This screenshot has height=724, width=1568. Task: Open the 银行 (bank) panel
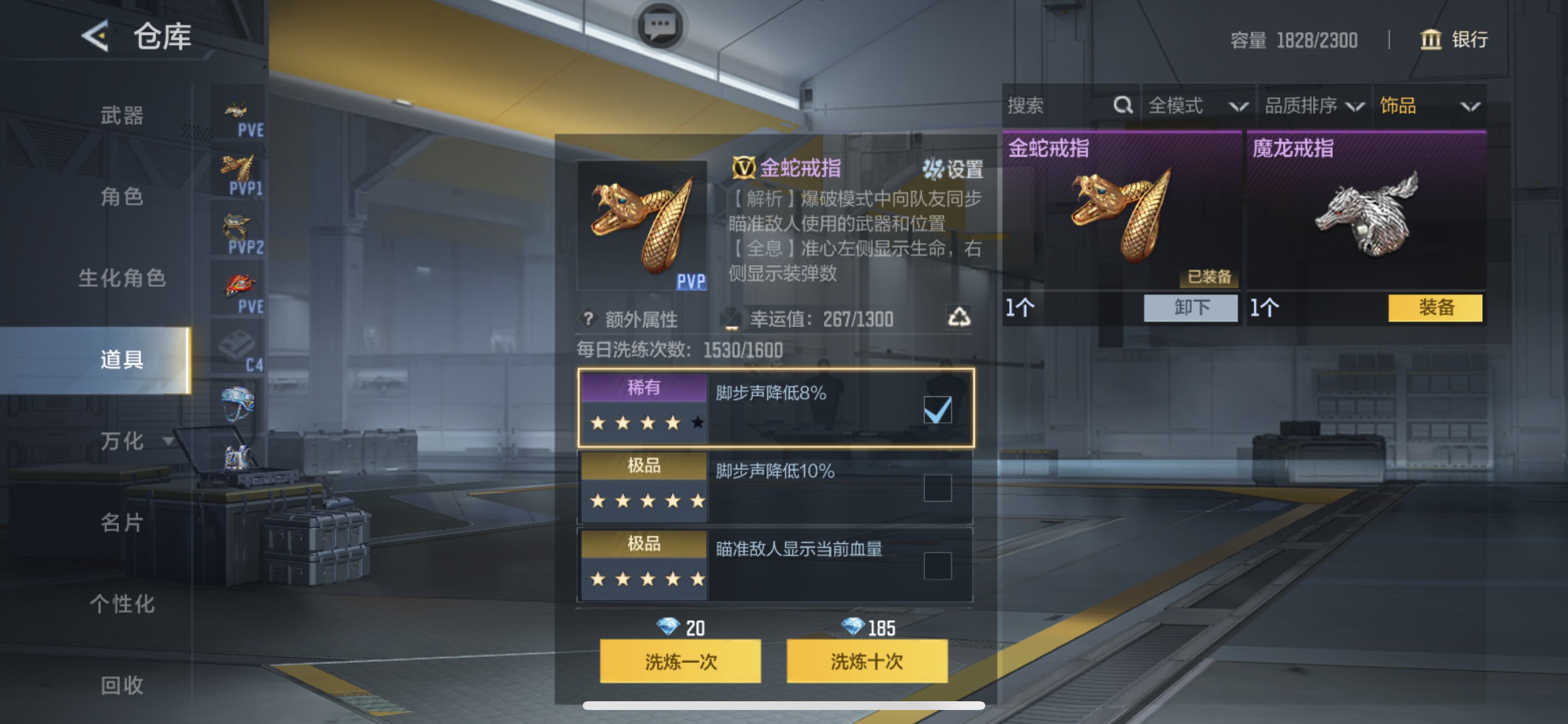1455,40
